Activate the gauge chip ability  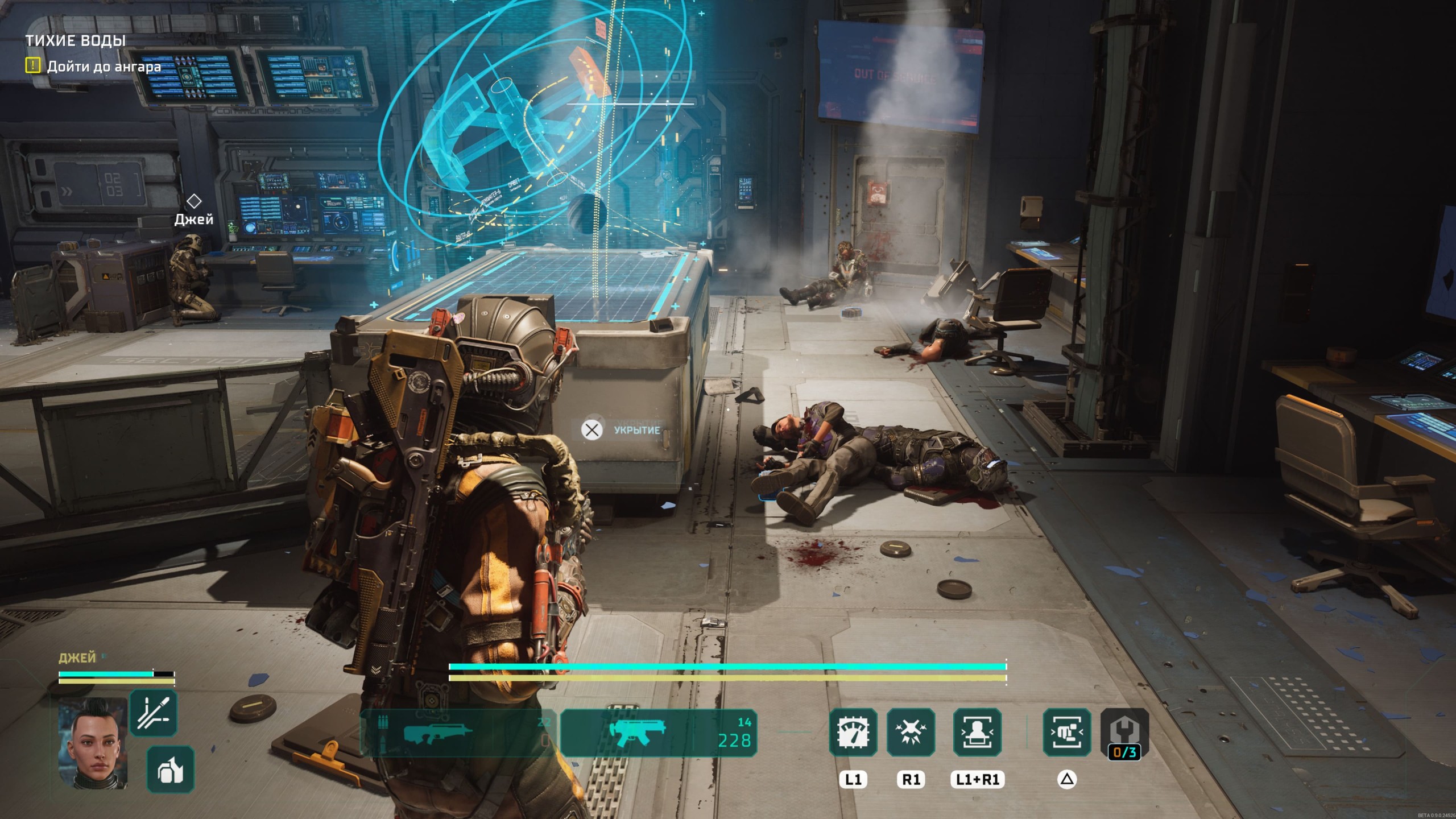tap(853, 733)
